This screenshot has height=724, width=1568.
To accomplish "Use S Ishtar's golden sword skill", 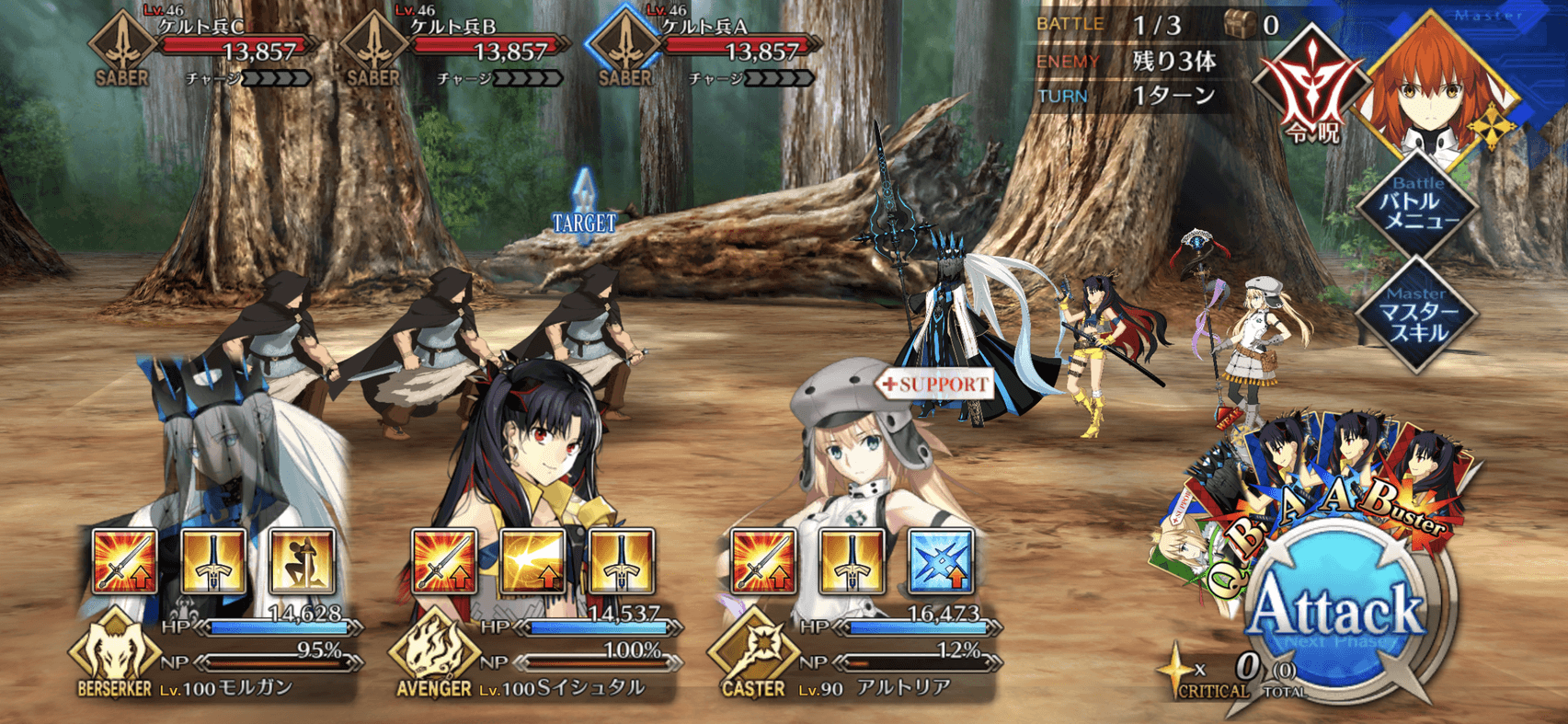I will point(621,561).
